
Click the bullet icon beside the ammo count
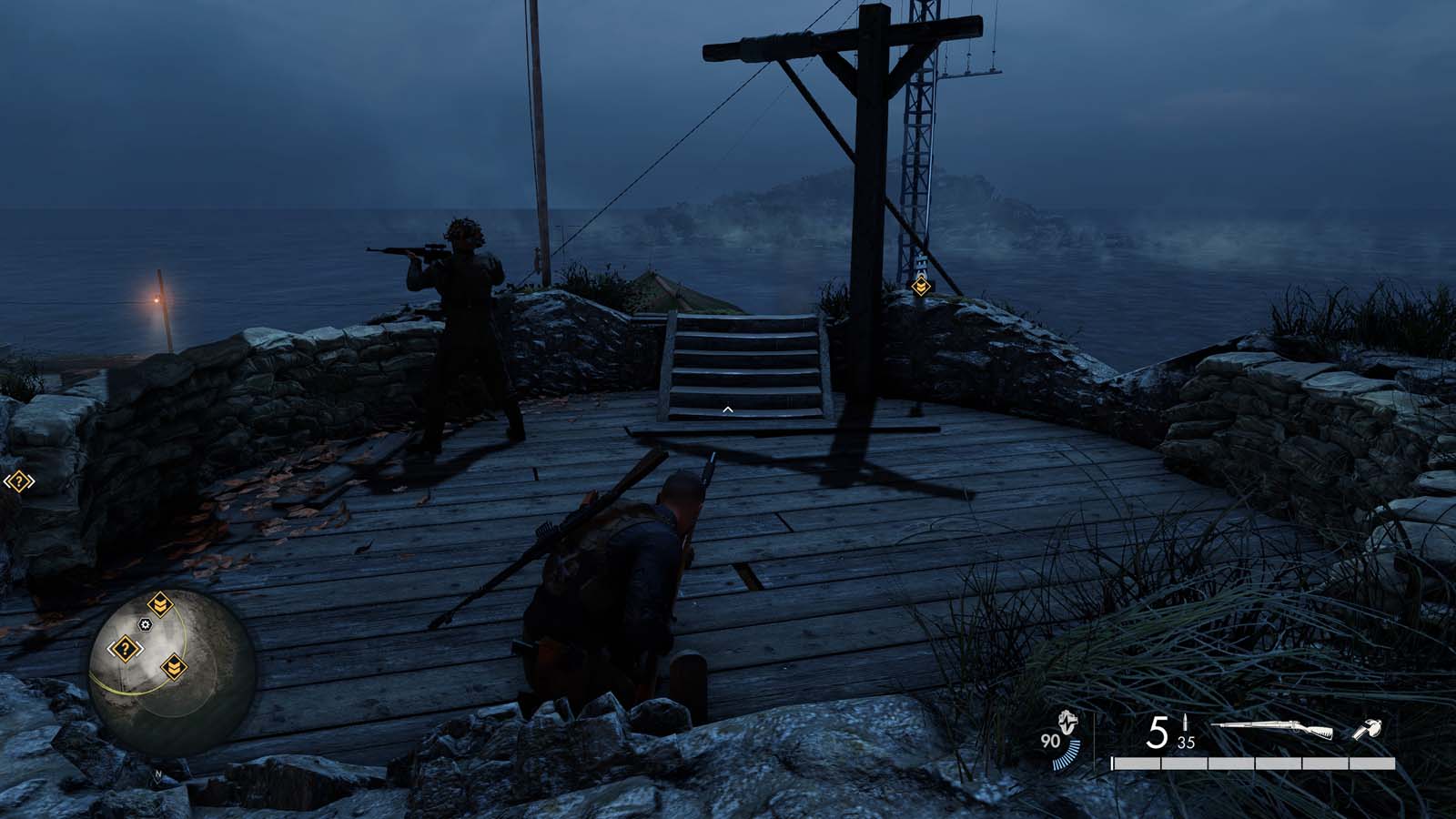coord(1185,722)
